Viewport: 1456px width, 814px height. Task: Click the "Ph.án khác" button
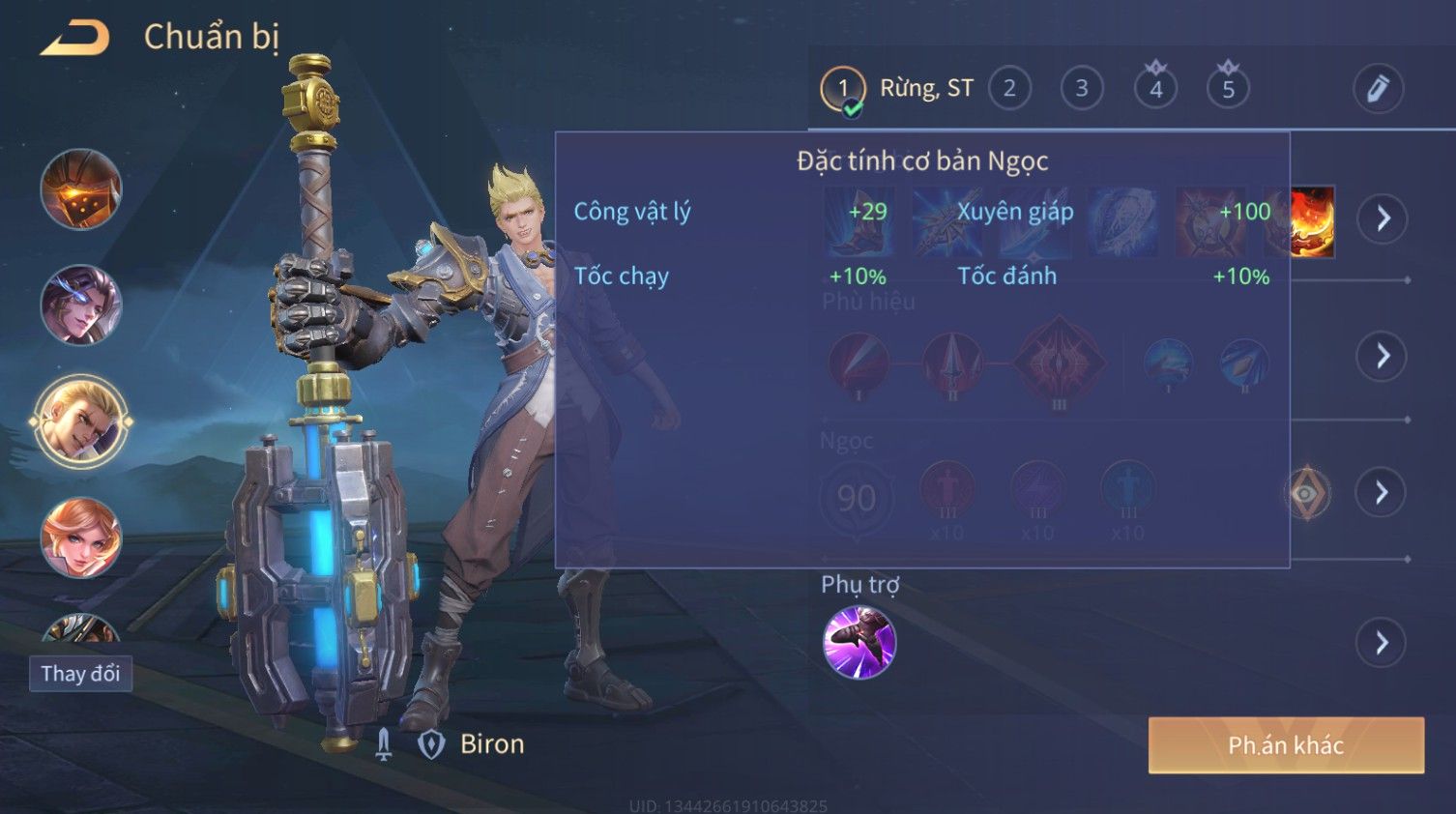pos(1286,745)
